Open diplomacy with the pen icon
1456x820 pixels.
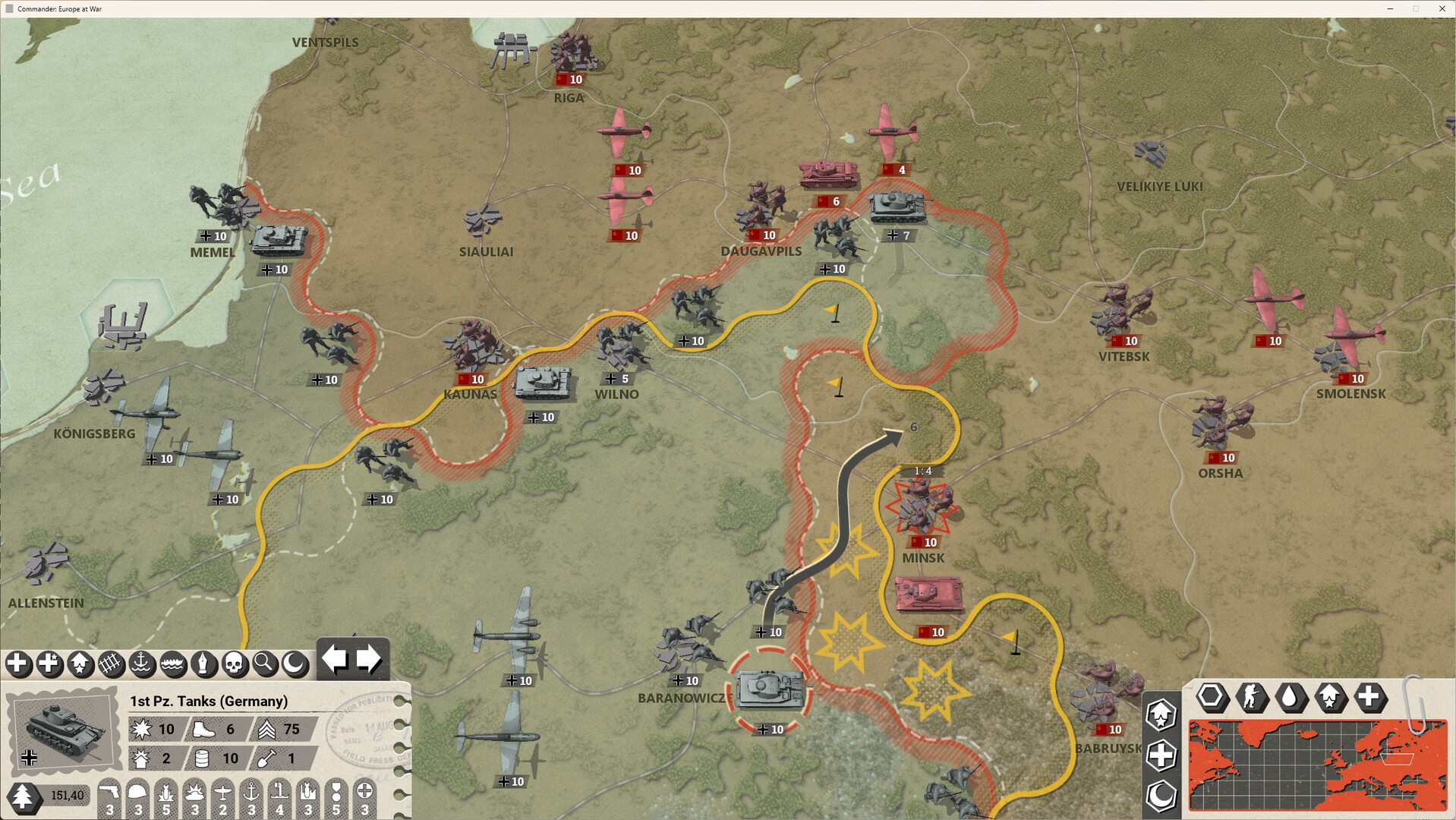[203, 664]
